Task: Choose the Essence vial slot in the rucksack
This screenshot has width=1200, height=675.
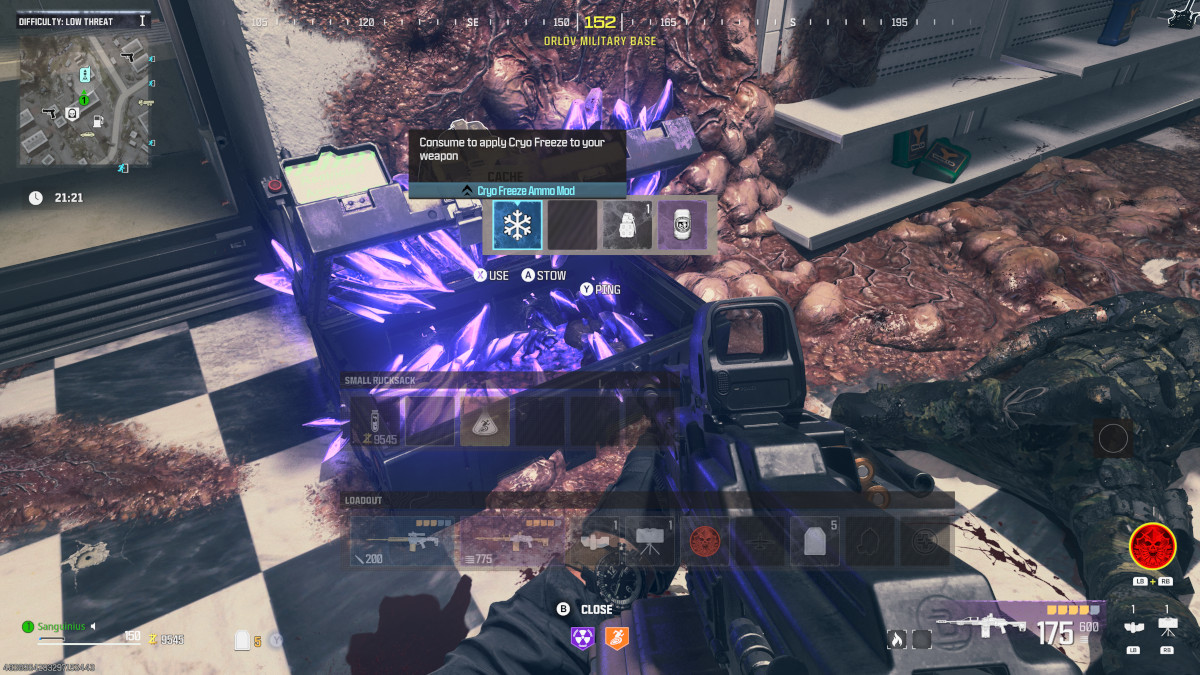Action: pos(375,421)
